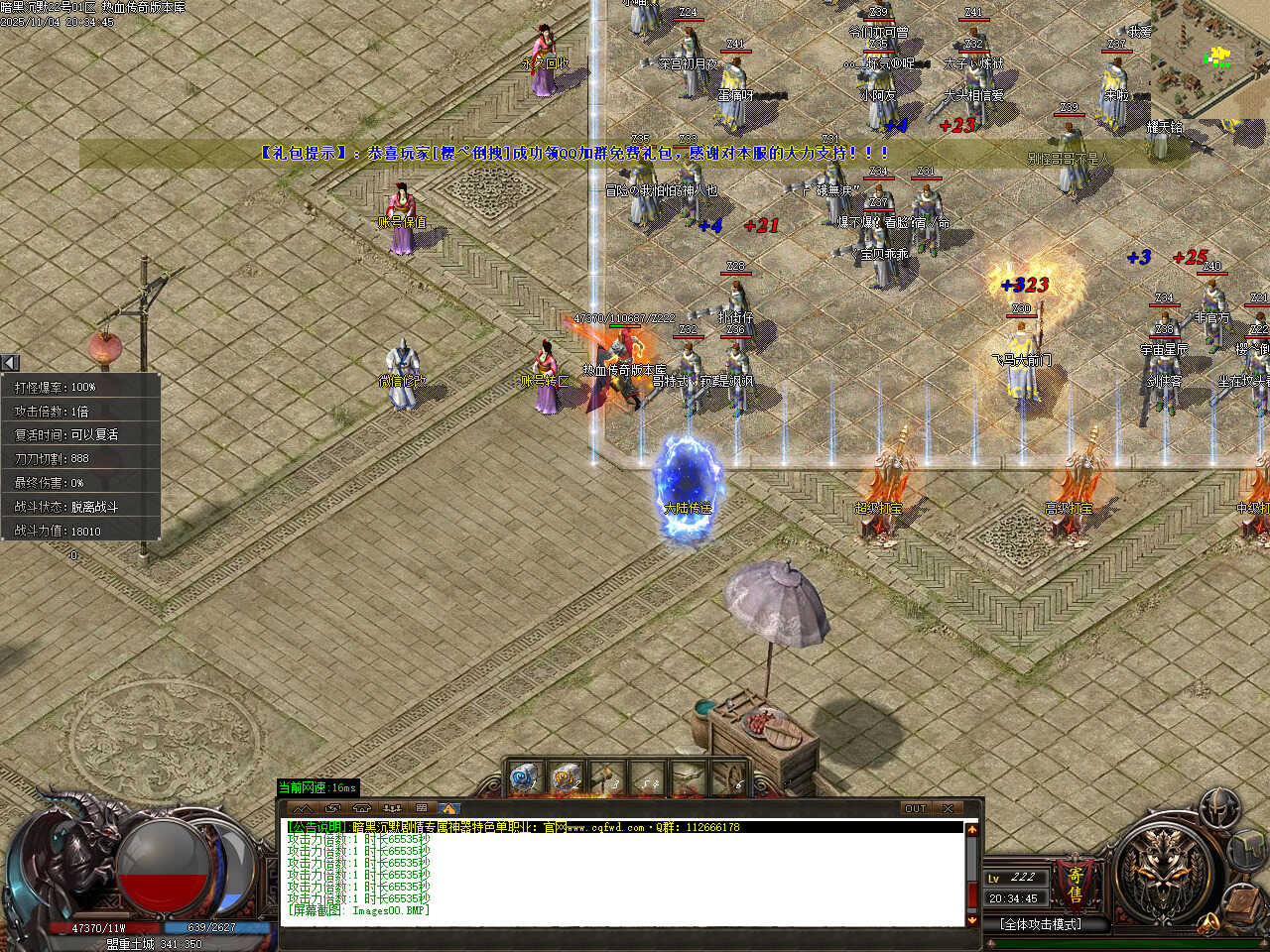Toggle the 全体攻击模式 attack mode label

(x=1041, y=924)
